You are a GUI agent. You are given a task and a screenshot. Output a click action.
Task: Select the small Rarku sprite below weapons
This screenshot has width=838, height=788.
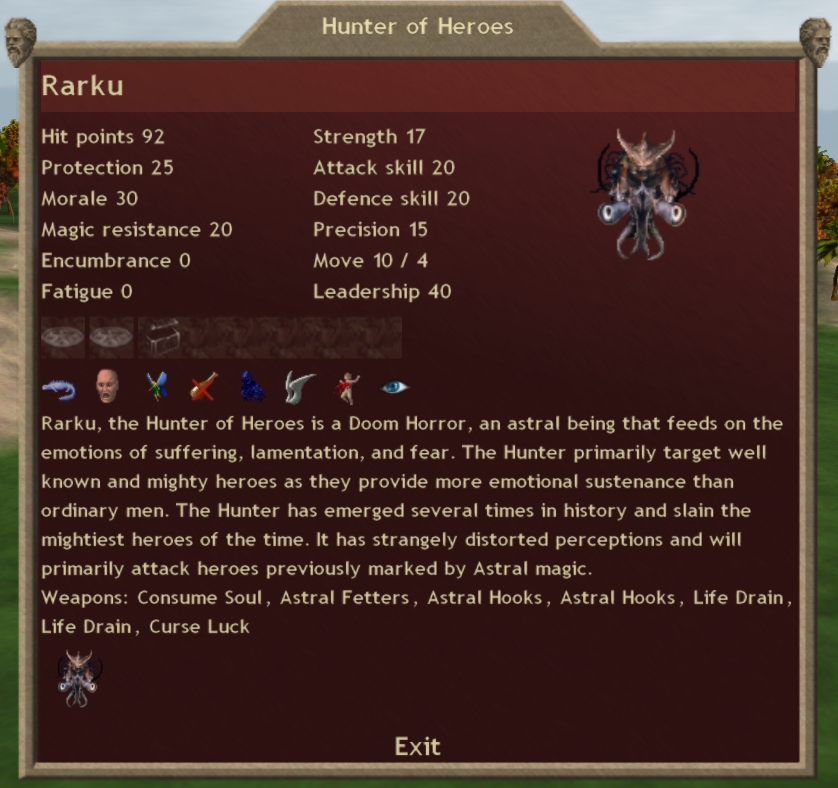pos(78,678)
